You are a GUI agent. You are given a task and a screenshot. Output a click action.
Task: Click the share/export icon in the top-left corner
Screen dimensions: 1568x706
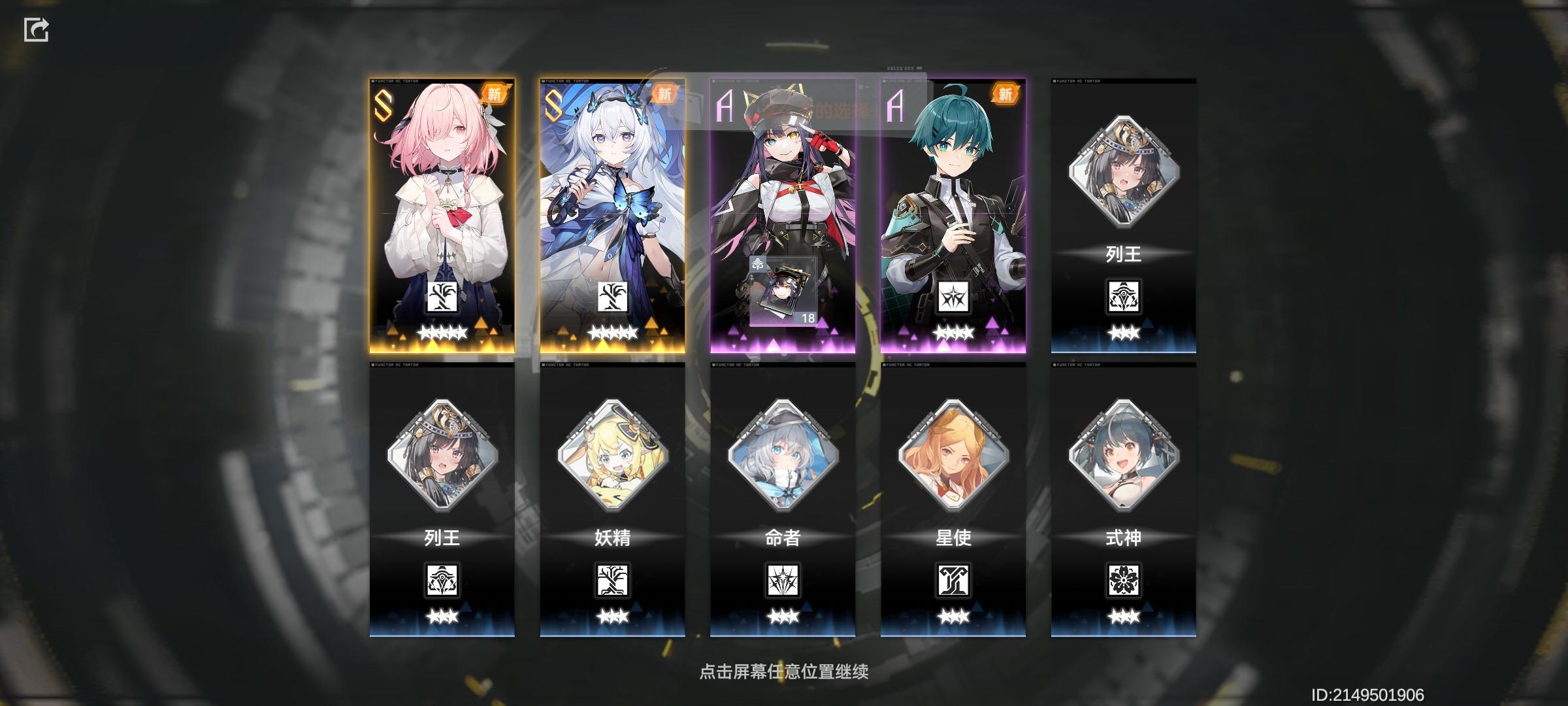pos(37,30)
